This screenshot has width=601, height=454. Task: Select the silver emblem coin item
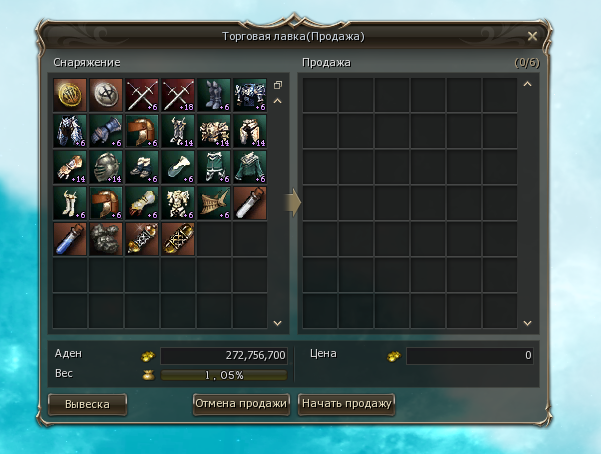[x=105, y=96]
